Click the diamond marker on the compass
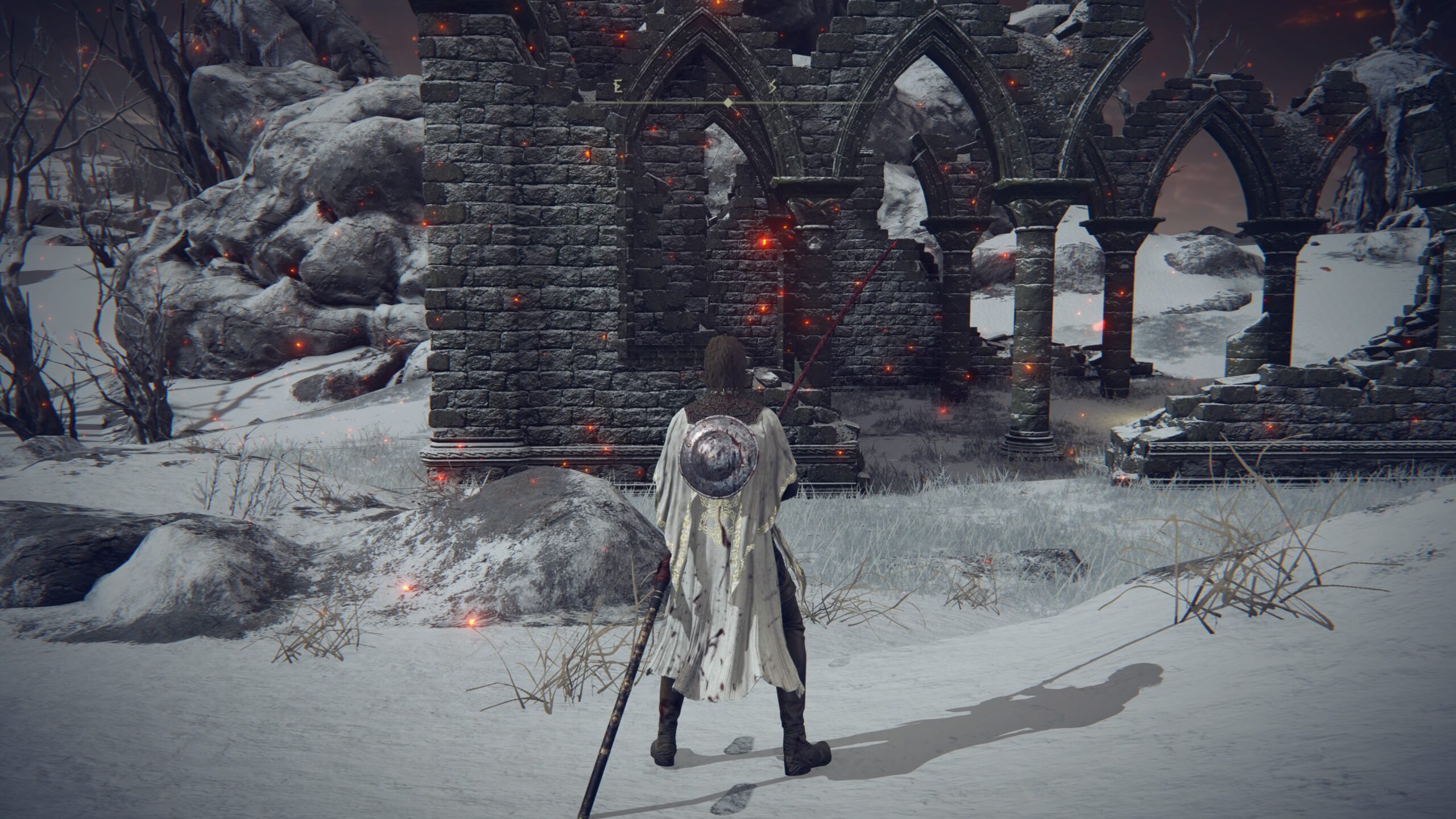 [x=729, y=102]
